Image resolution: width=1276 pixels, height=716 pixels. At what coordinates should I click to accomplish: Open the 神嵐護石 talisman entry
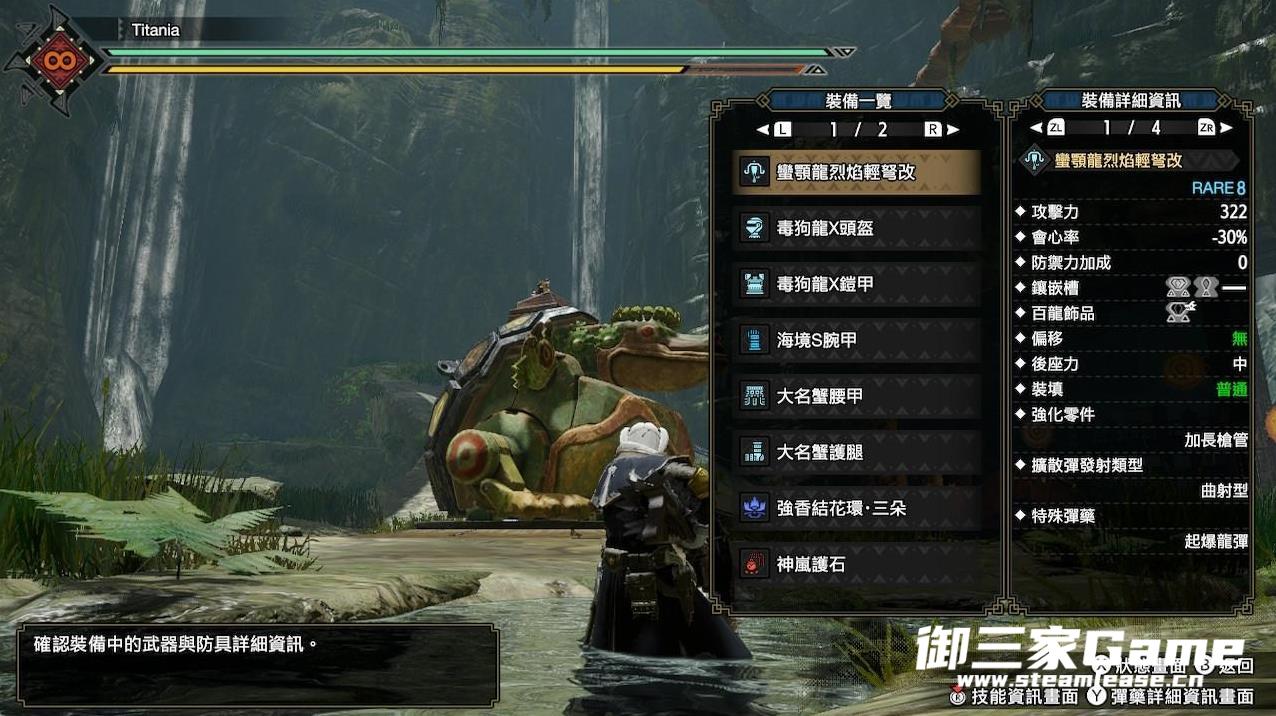click(856, 564)
